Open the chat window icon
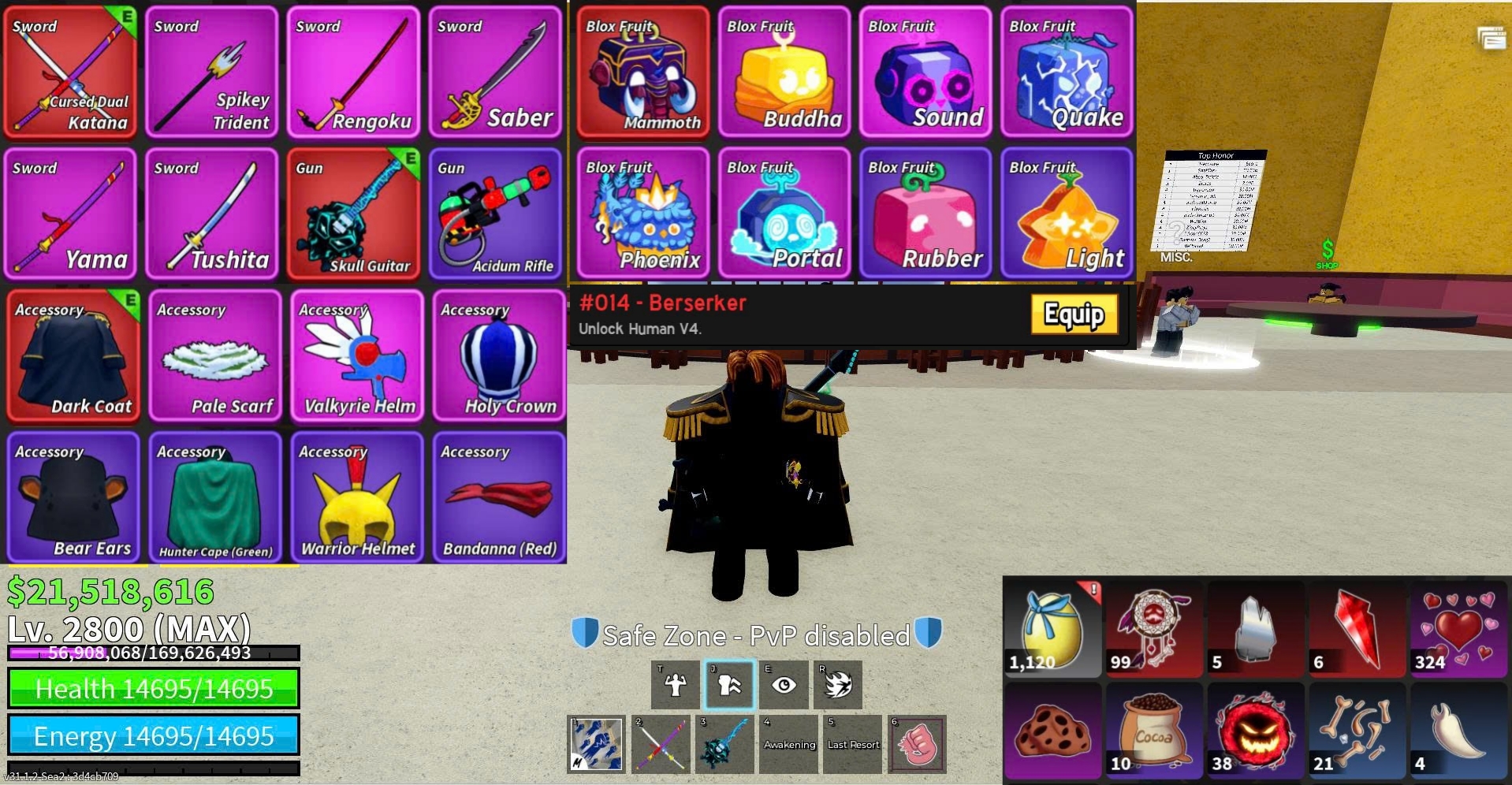The height and width of the screenshot is (785, 1512). pos(1492,38)
